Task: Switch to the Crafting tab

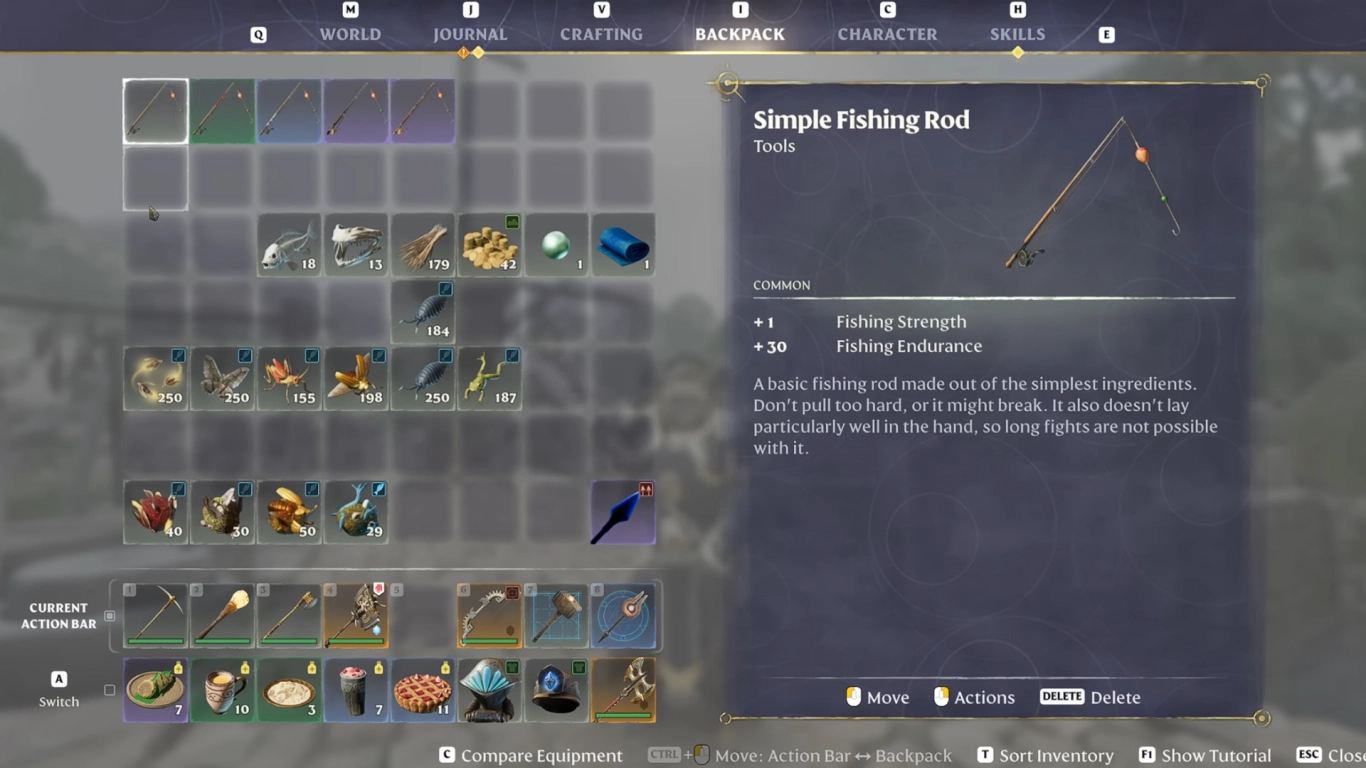Action: pos(601,33)
